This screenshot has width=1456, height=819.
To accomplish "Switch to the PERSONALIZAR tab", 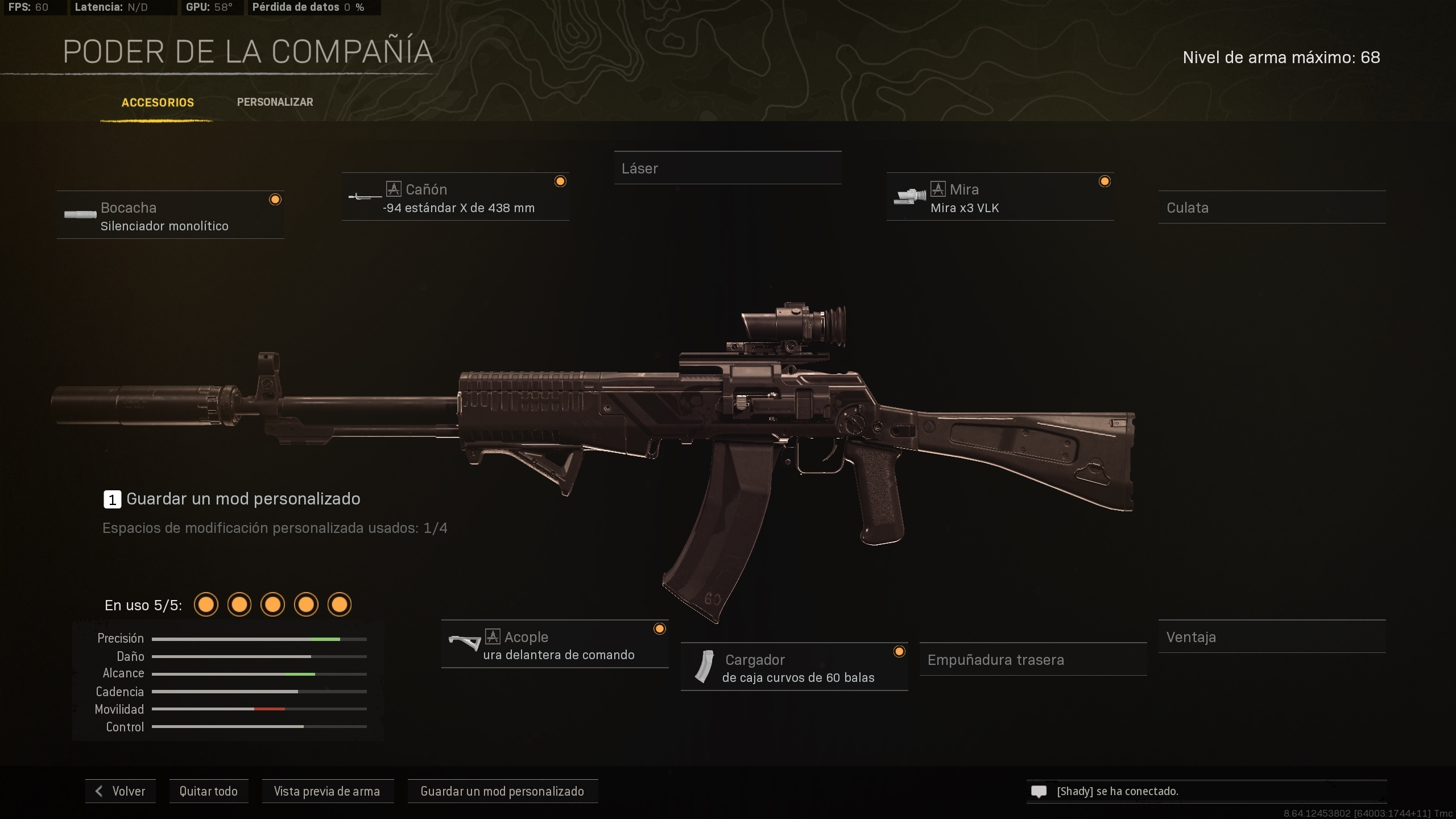I will [x=275, y=102].
